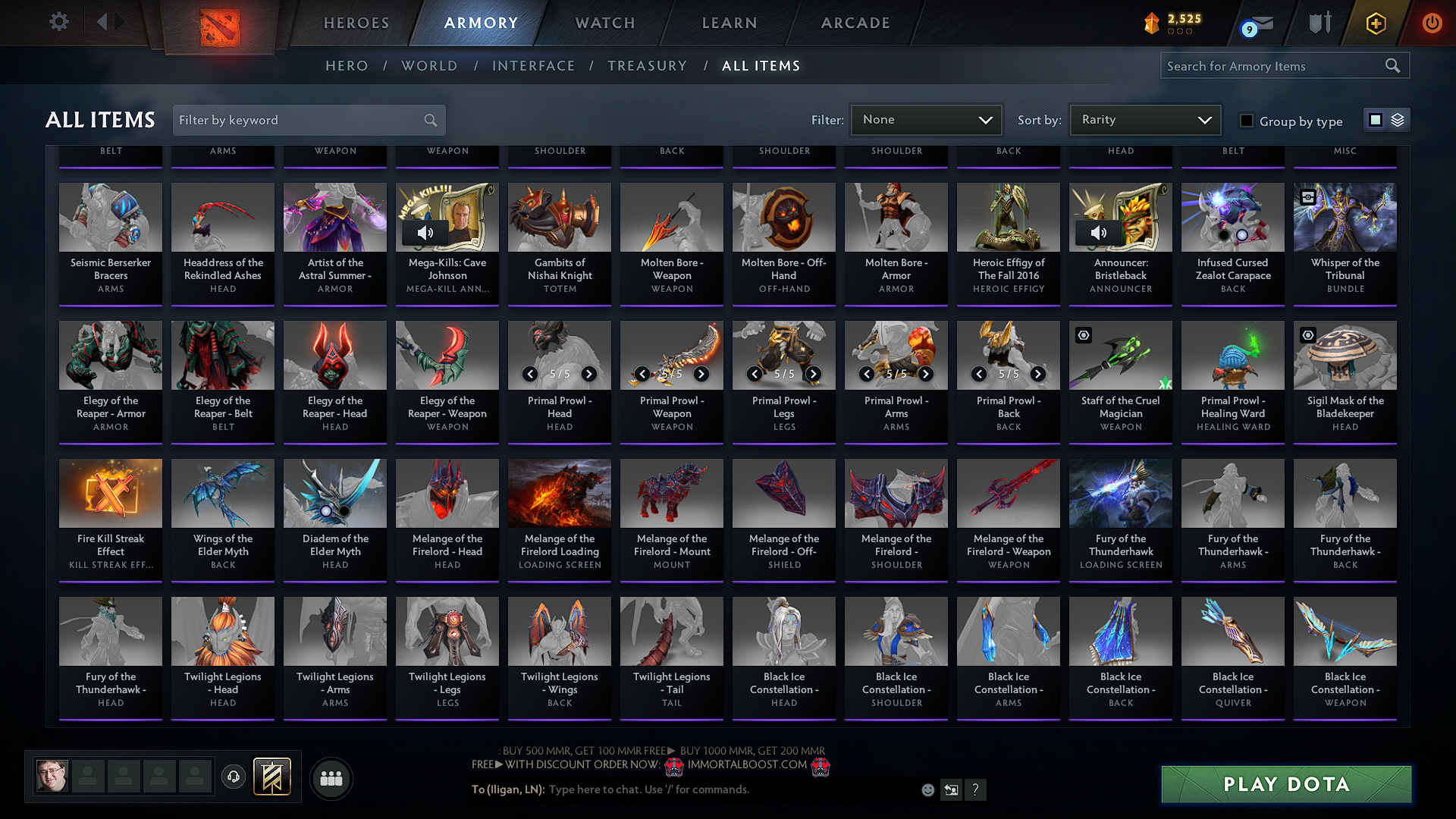The image size is (1456, 819).
Task: Click the search magnifier in keyword filter
Action: click(x=429, y=120)
